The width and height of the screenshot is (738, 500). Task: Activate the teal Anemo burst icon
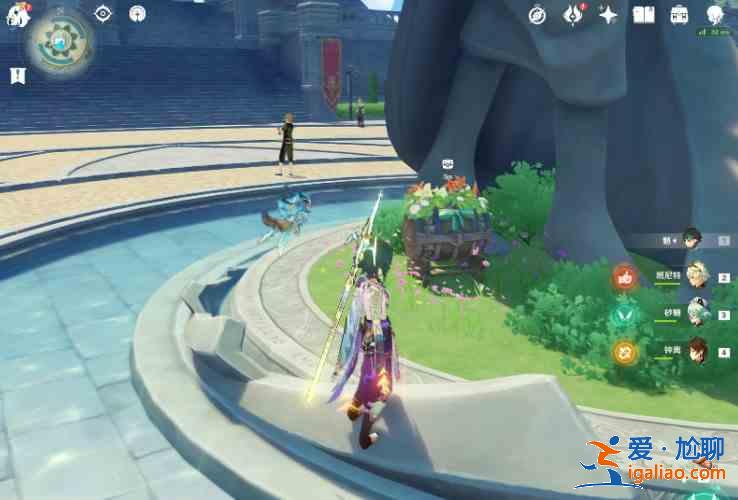(x=626, y=314)
